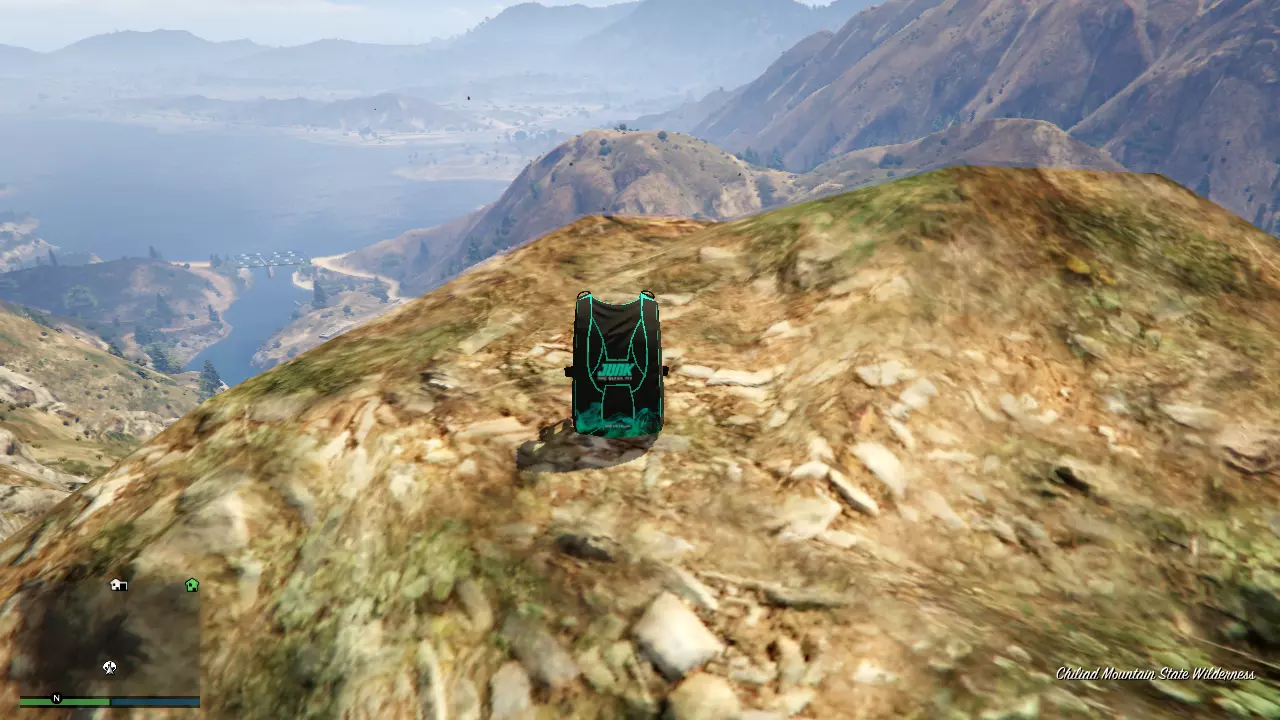The image size is (1280, 720).
Task: Select the green safehouse icon above the minimap
Action: coord(191,583)
